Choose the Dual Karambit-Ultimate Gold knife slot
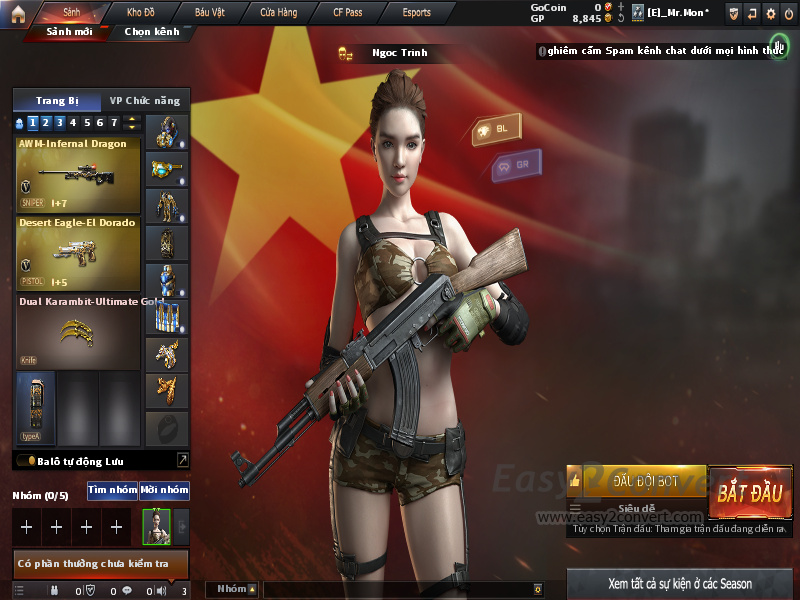Image resolution: width=800 pixels, height=600 pixels. [x=76, y=331]
